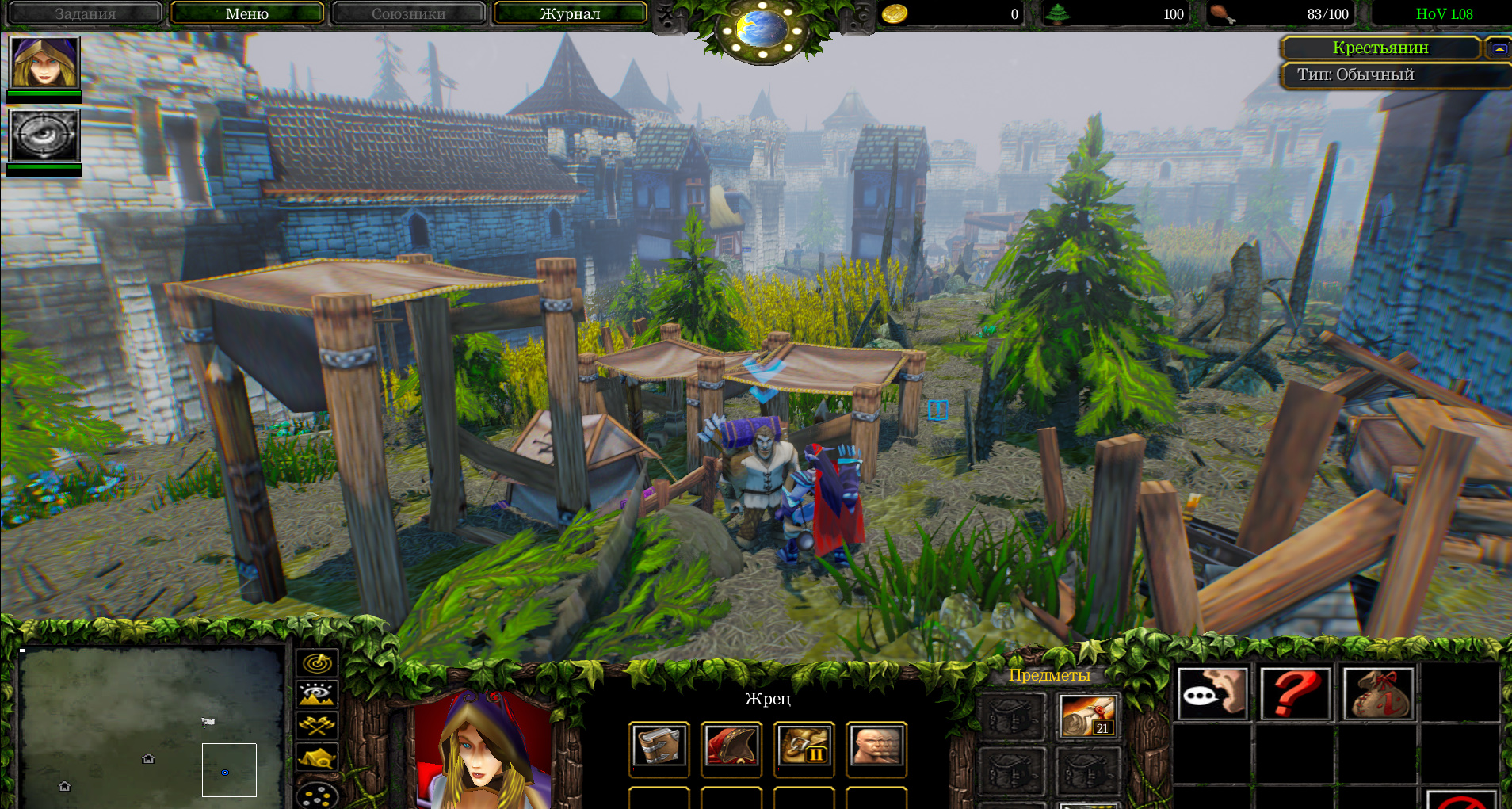The image size is (1512, 809).
Task: Open the Журнал log
Action: (570, 13)
